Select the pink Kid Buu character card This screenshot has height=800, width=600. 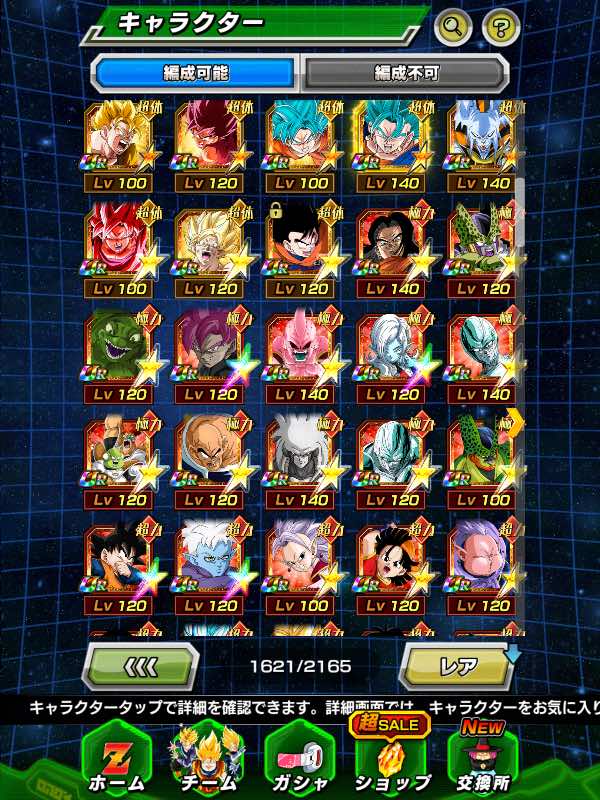301,352
